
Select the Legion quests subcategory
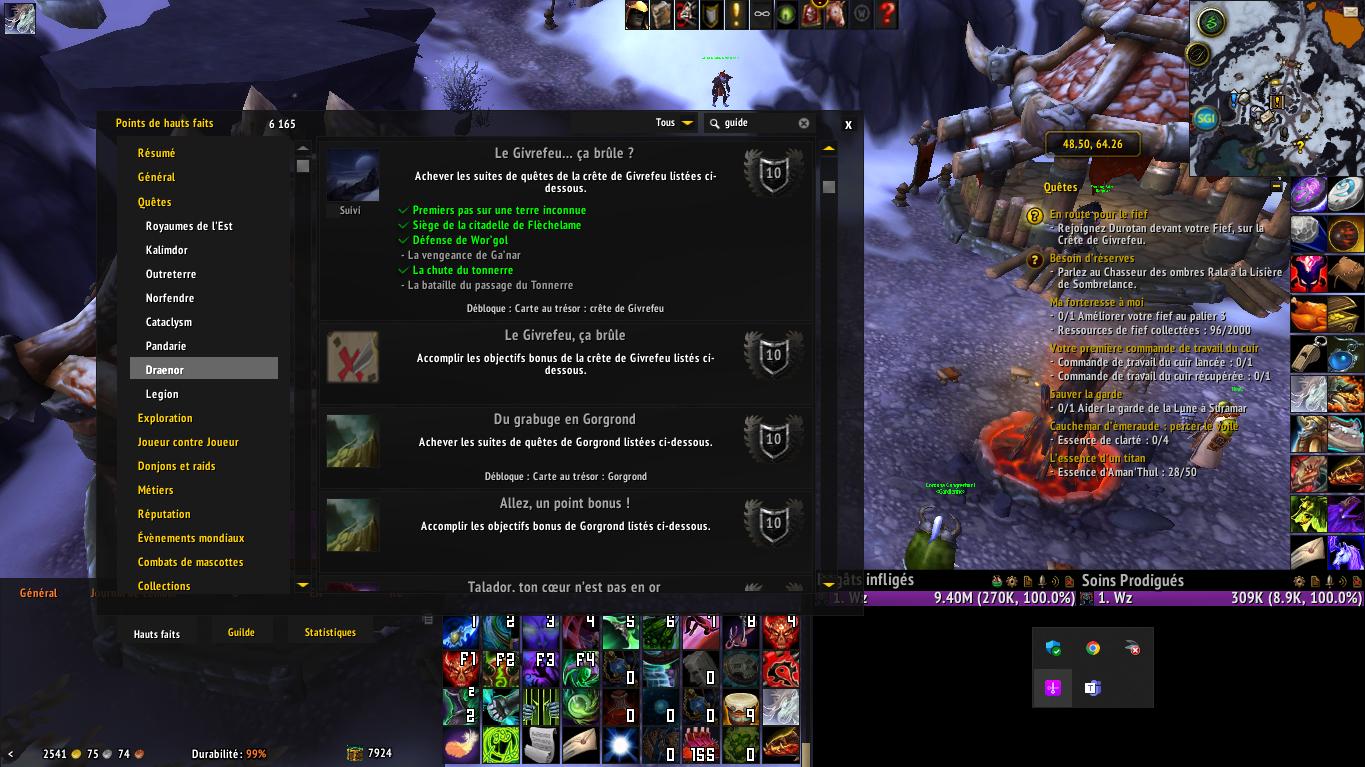(x=162, y=394)
